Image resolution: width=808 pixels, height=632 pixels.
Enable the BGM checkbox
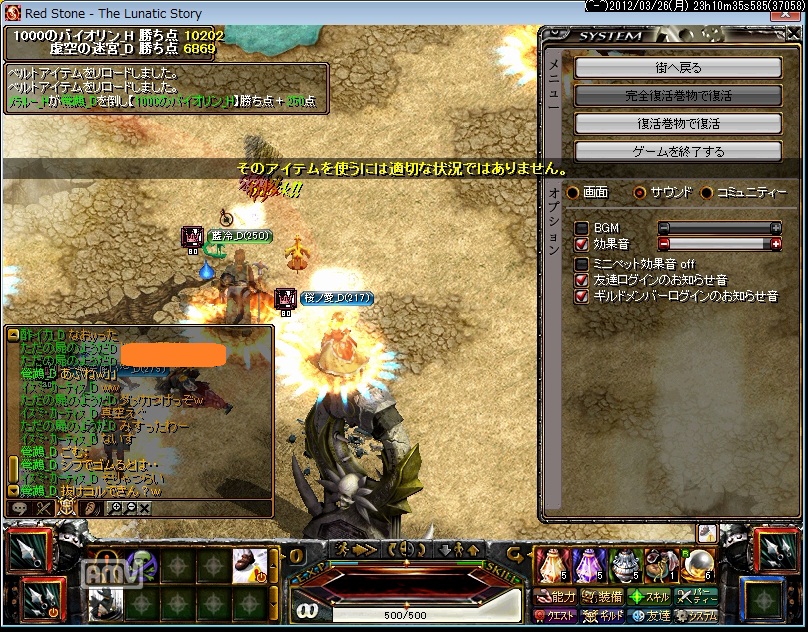[x=581, y=228]
